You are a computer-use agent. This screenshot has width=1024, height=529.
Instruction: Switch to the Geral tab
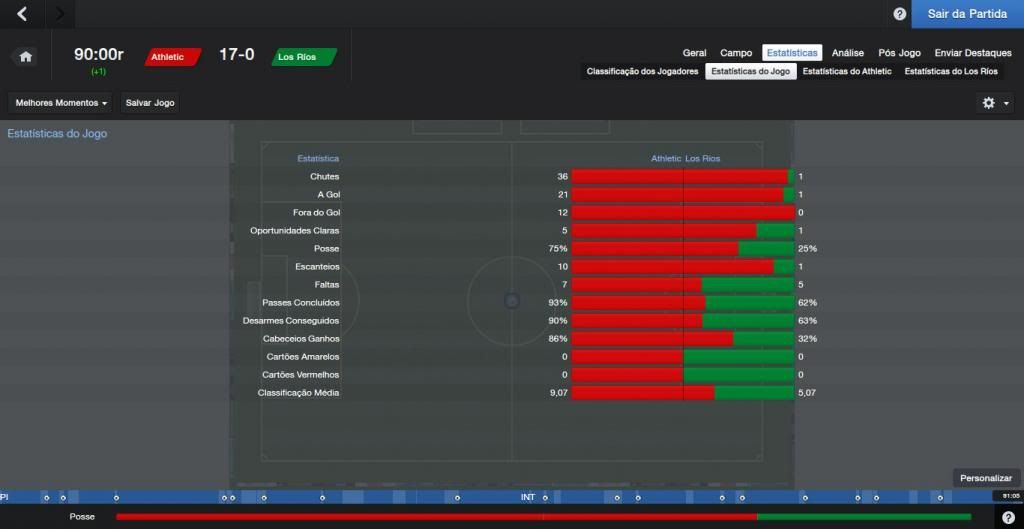click(x=694, y=53)
